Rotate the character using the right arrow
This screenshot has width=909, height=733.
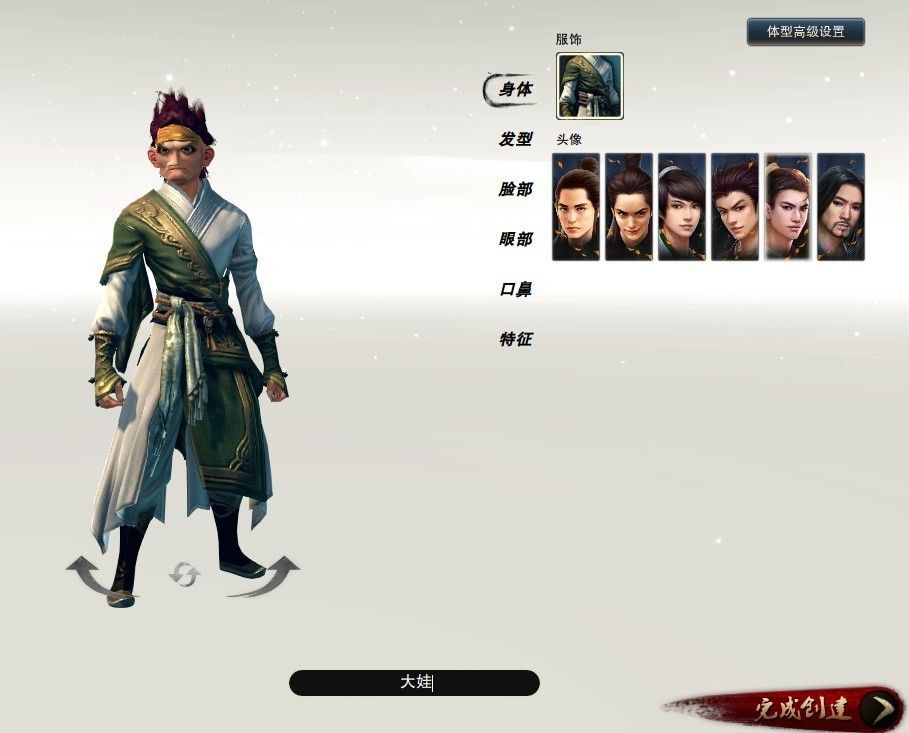point(270,576)
